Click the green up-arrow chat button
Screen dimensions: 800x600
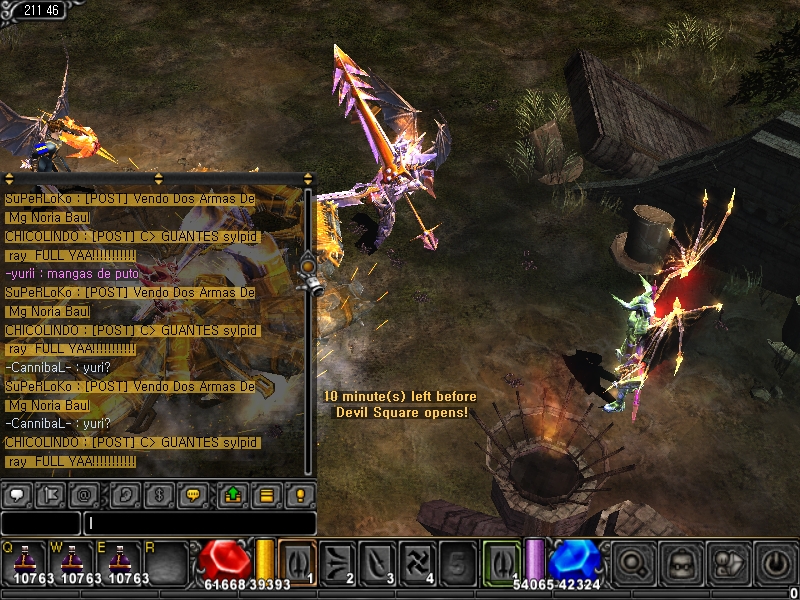click(233, 494)
